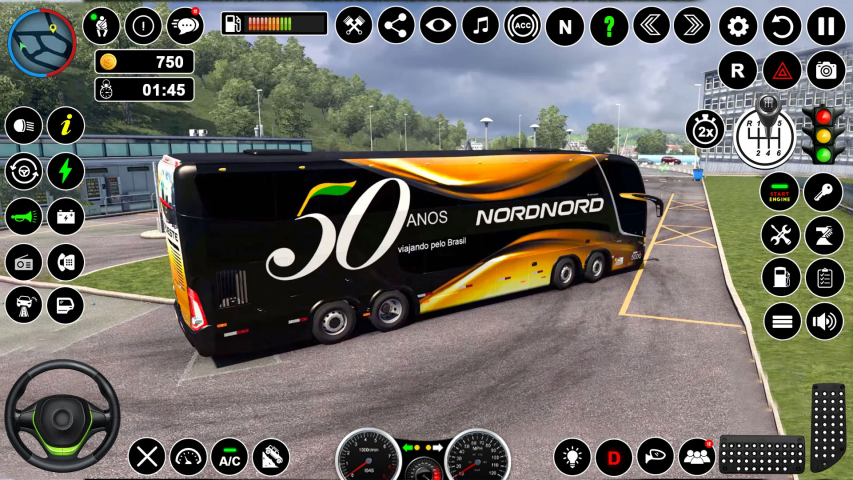Toggle music with the note icon

[480, 26]
